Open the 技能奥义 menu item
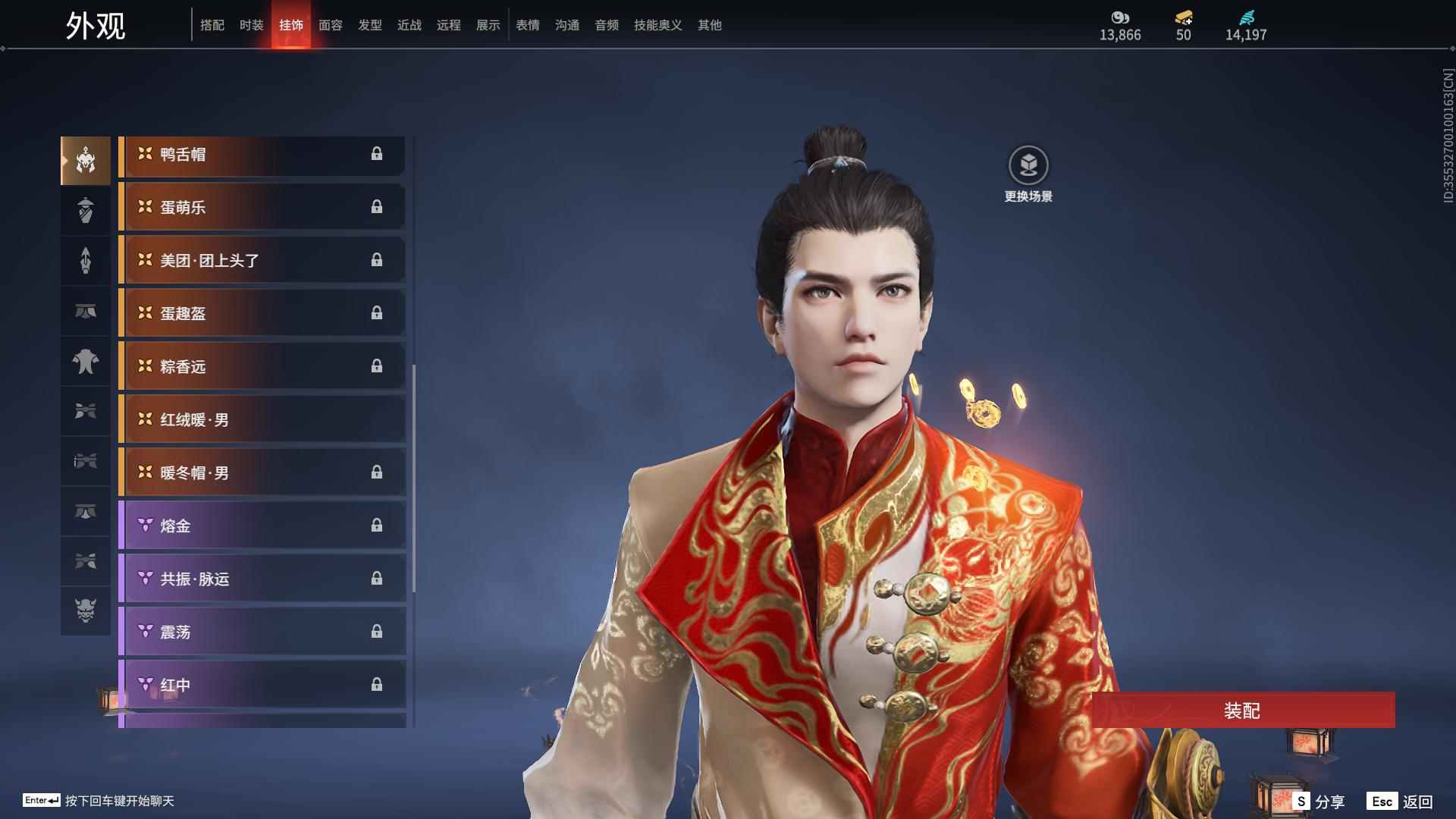Viewport: 1456px width, 819px height. click(656, 24)
